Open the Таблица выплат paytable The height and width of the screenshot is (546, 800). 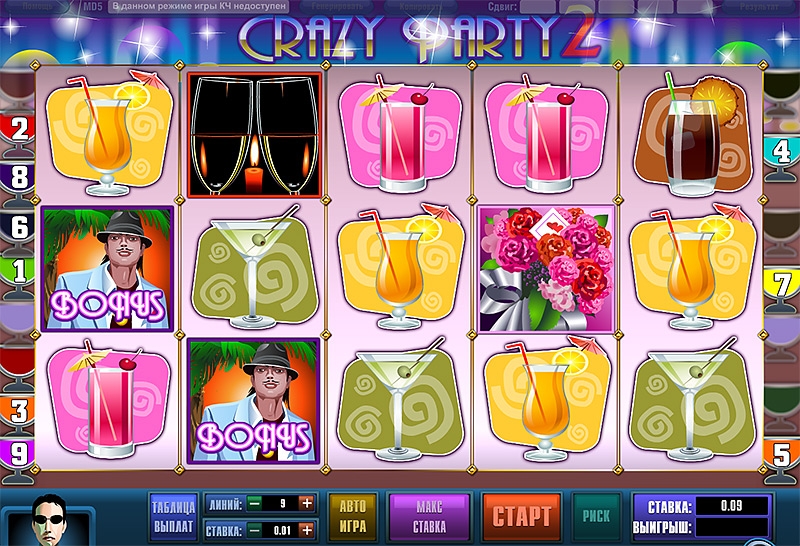point(172,516)
